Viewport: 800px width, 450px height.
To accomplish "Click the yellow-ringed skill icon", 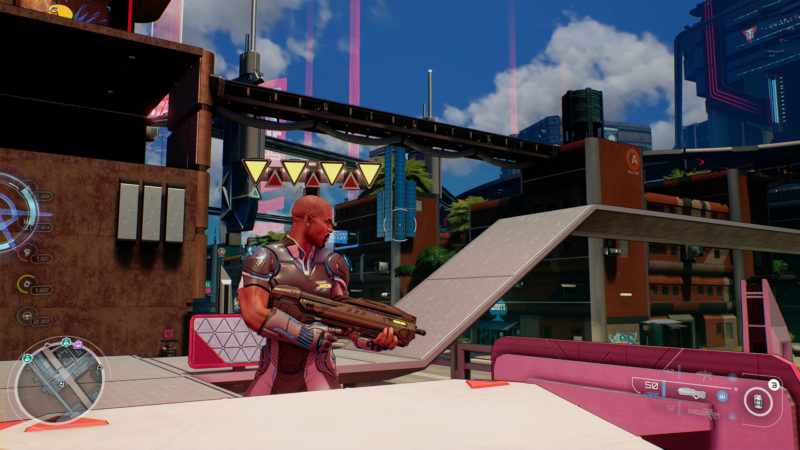I will [x=25, y=284].
